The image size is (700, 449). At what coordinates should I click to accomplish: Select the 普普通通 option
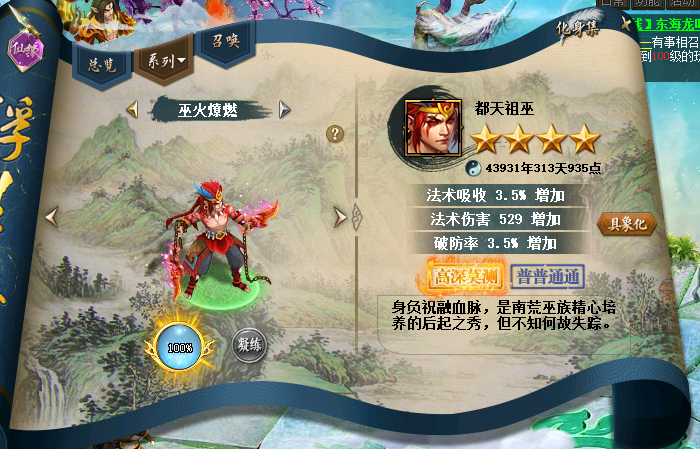point(548,275)
